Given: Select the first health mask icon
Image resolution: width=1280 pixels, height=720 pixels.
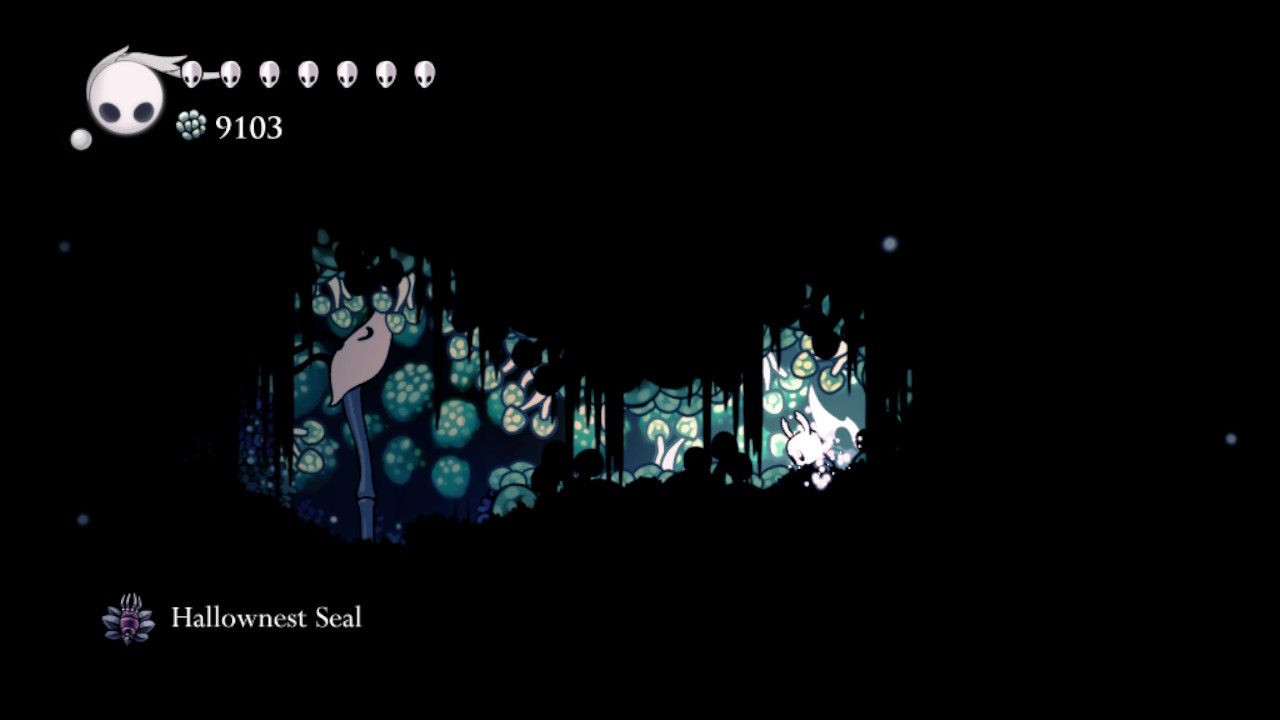Looking at the screenshot, I should click(191, 72).
